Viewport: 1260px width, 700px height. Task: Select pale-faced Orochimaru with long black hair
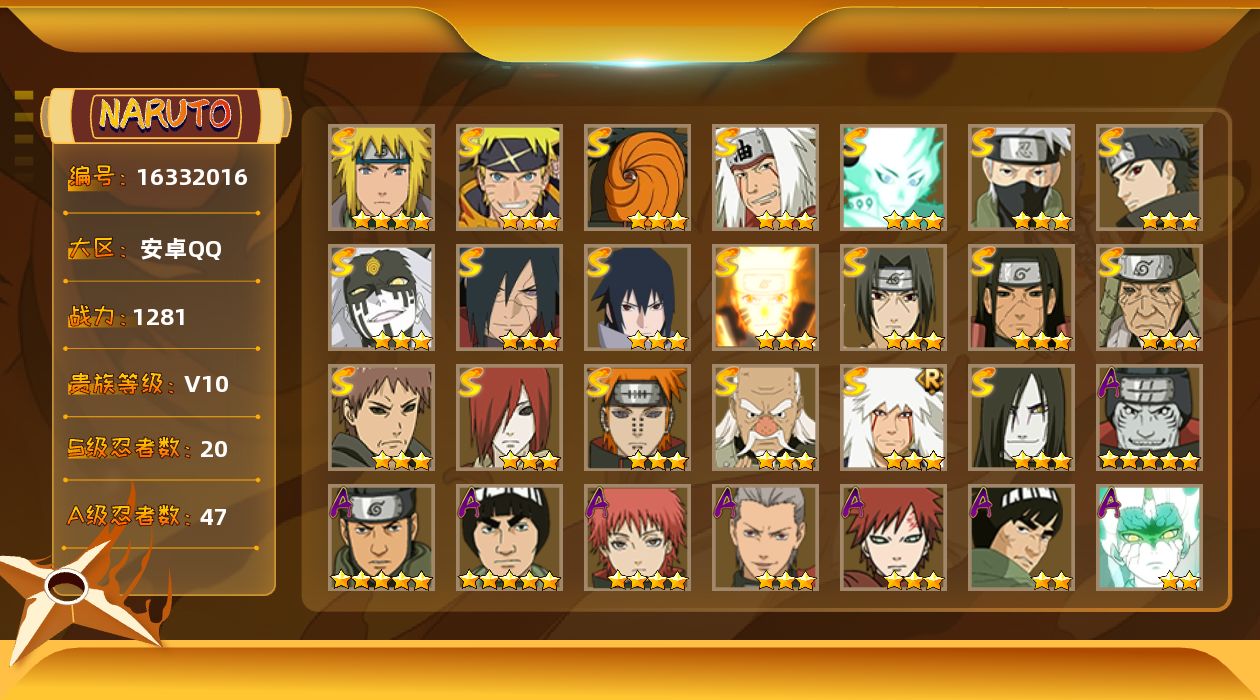pos(1021,417)
